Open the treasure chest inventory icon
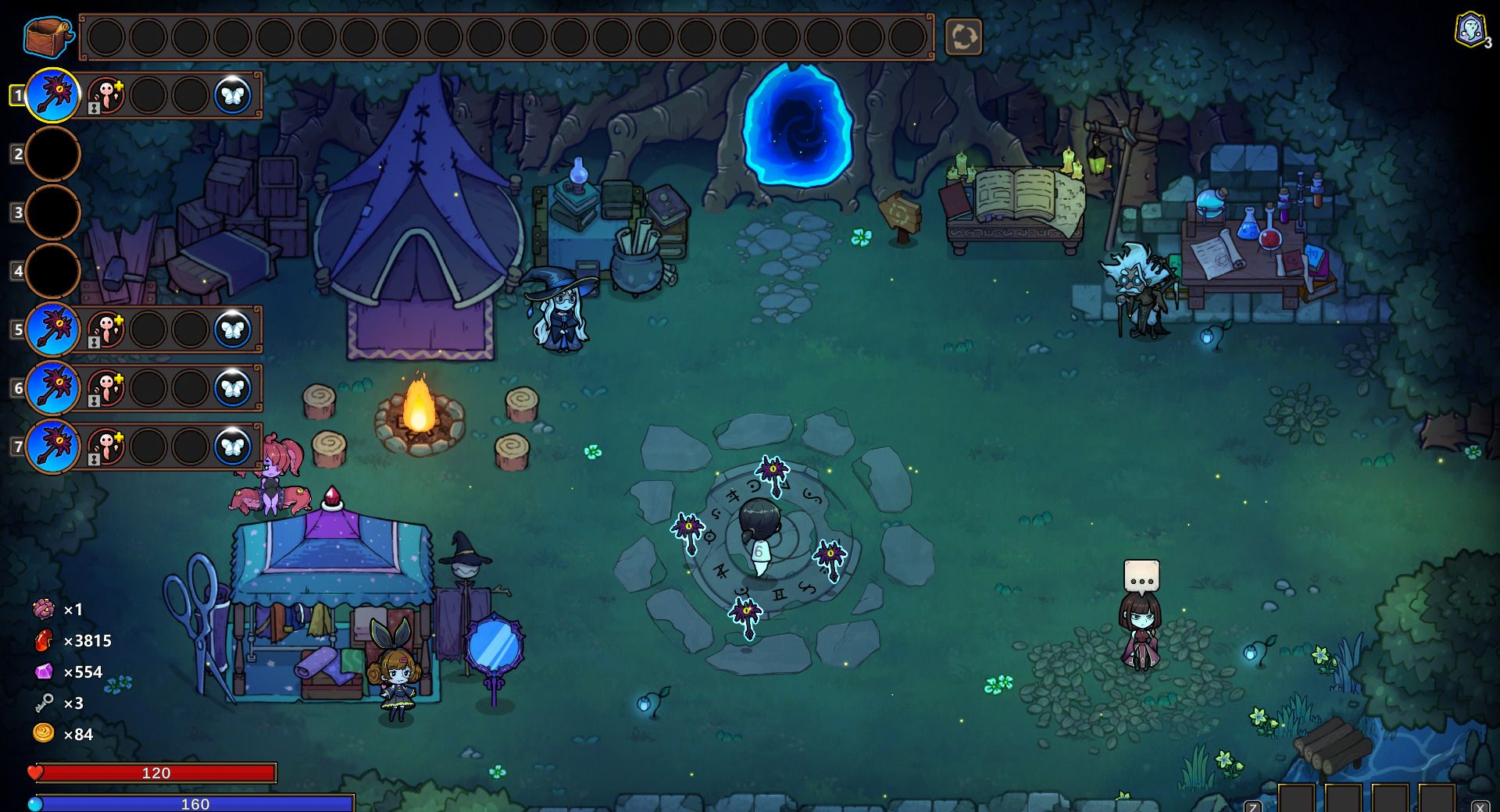The height and width of the screenshot is (812, 1500). pyautogui.click(x=47, y=37)
